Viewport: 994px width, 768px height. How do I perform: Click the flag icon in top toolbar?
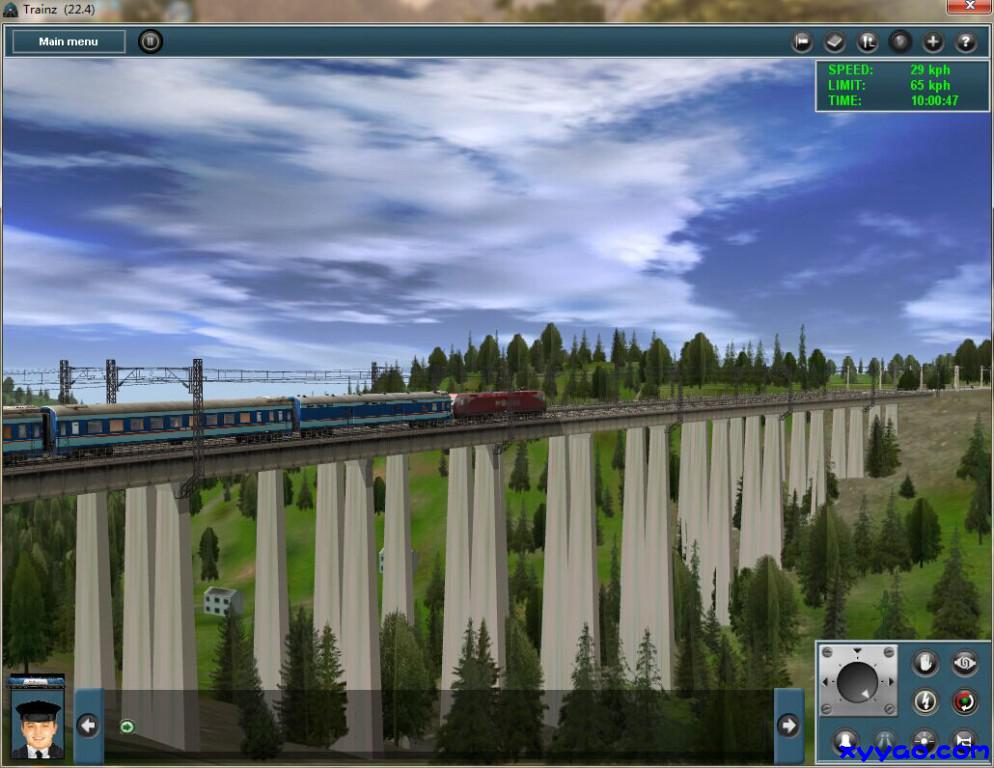802,42
